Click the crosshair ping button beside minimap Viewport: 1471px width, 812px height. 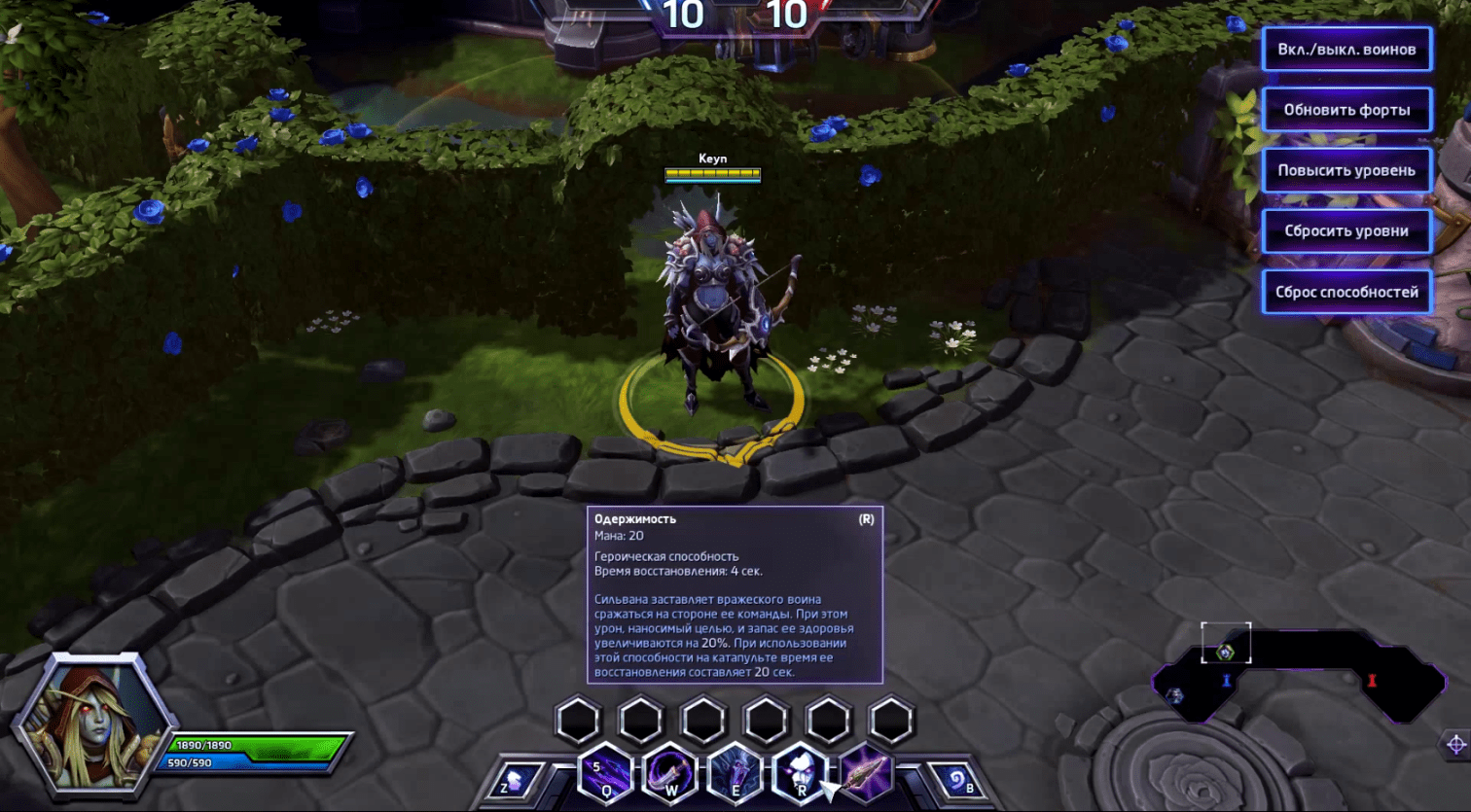click(1455, 745)
